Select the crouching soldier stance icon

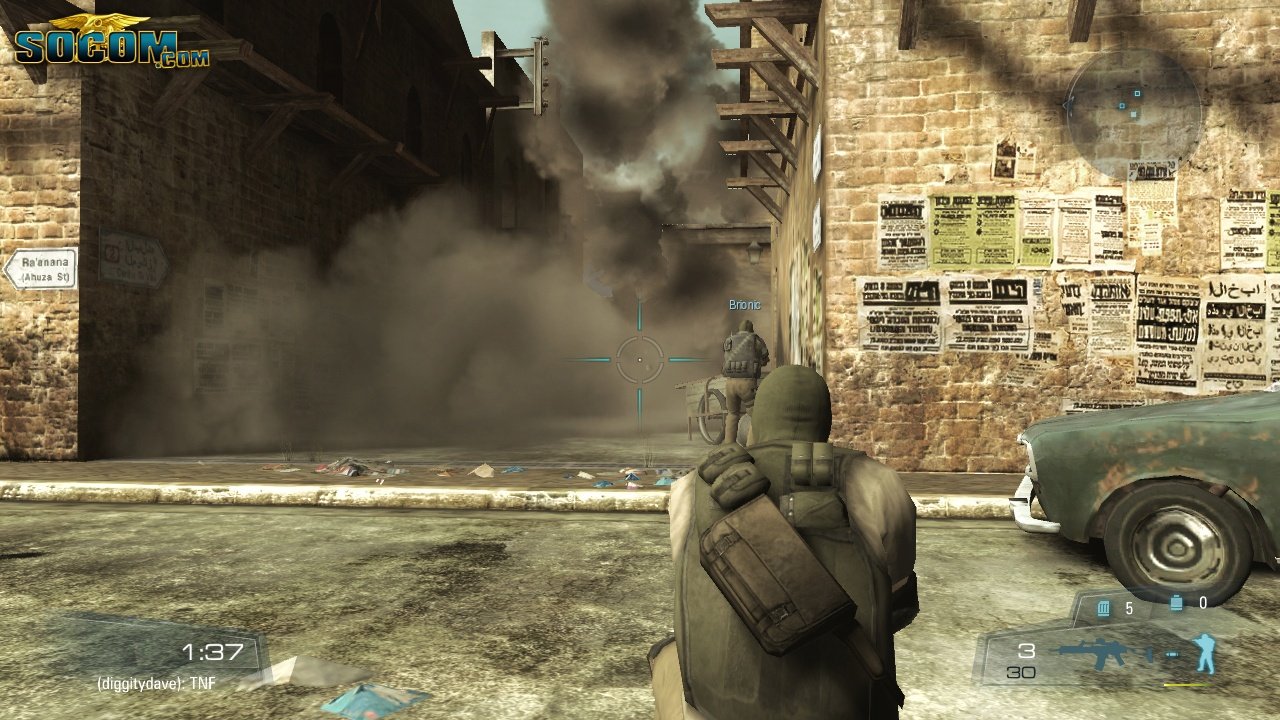coord(1205,651)
